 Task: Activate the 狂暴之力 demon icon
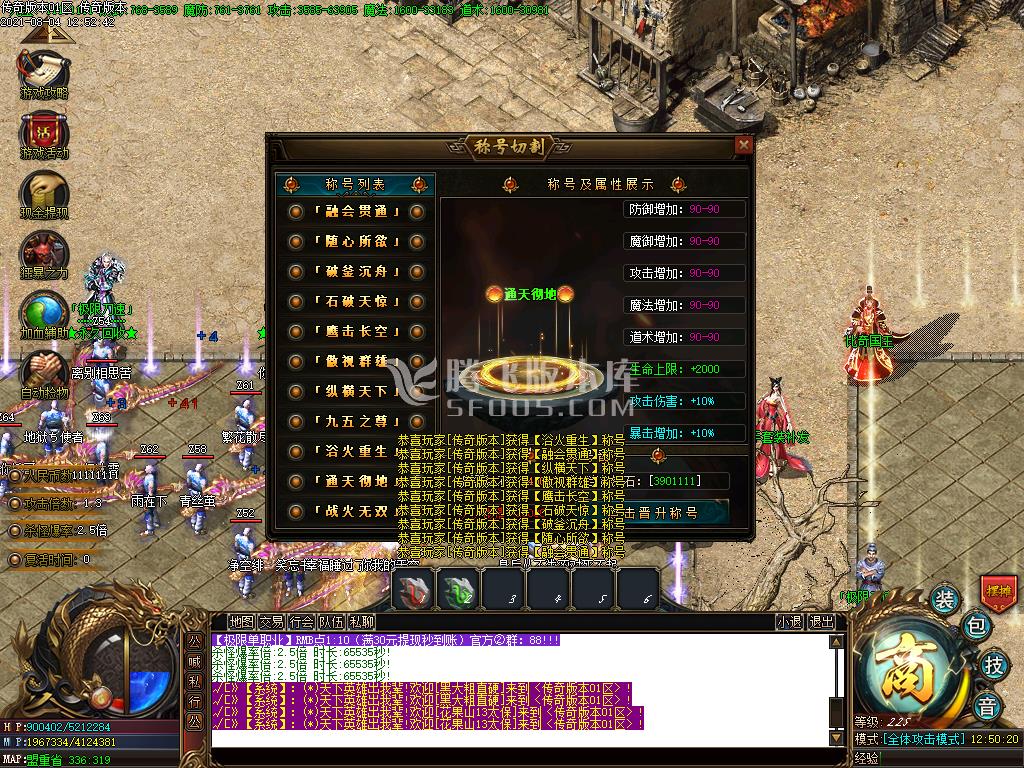pos(44,254)
